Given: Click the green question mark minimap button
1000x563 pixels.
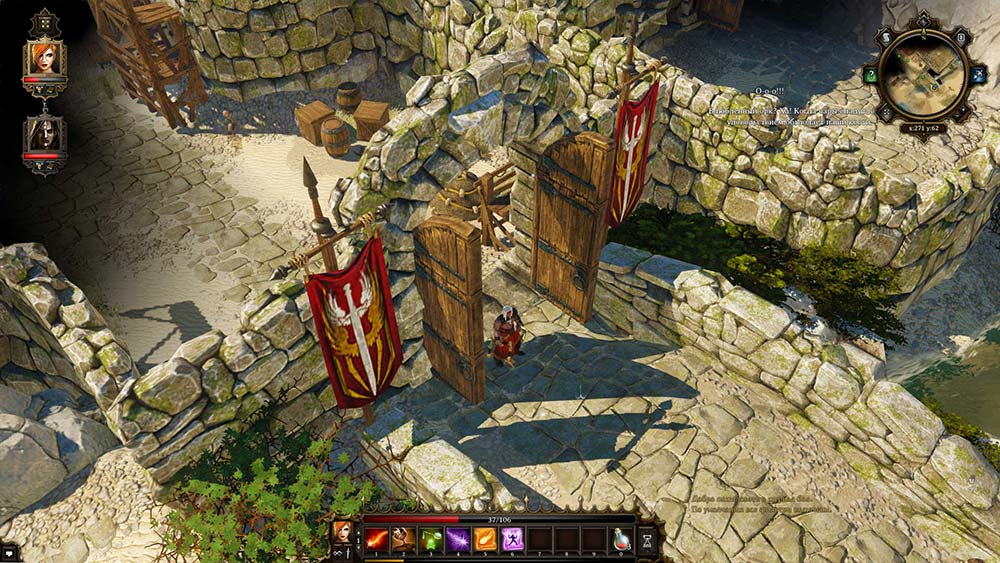Looking at the screenshot, I should pos(872,75).
